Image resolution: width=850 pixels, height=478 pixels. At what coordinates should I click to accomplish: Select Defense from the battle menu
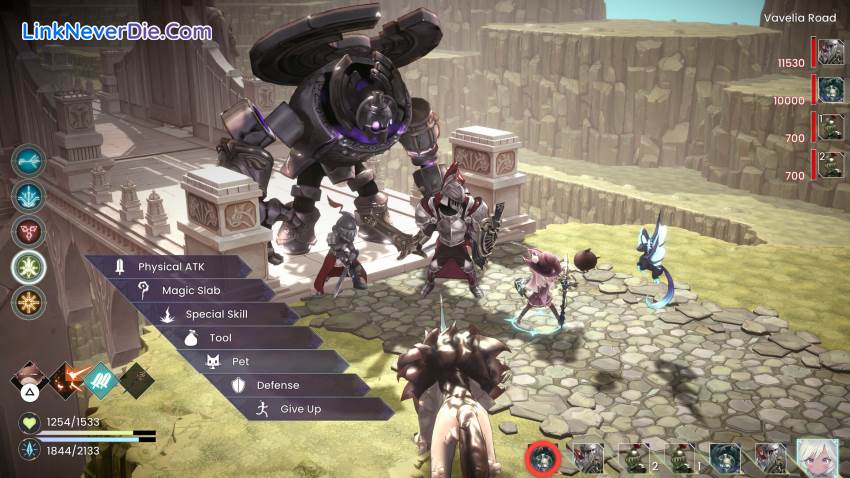pos(277,385)
